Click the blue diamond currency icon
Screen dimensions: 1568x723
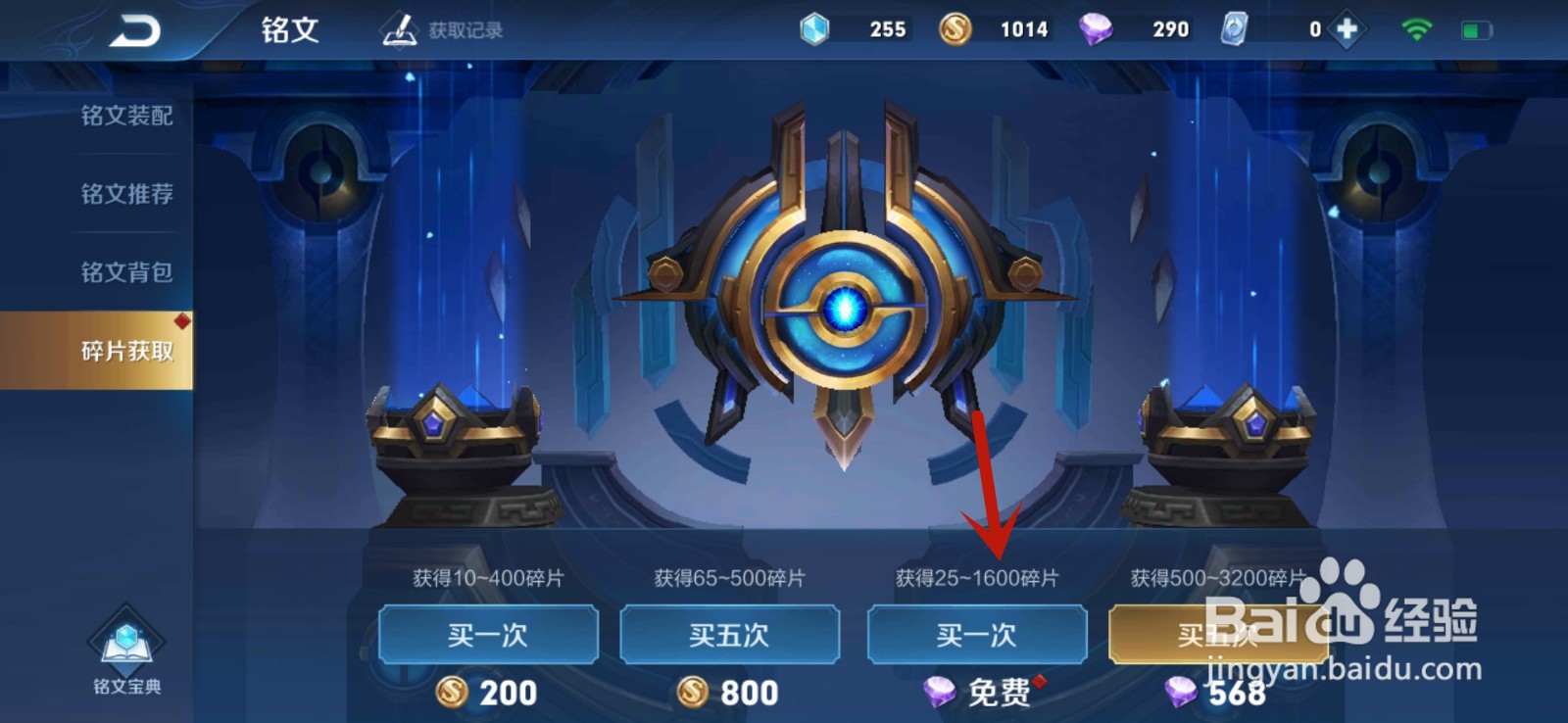pos(811,28)
